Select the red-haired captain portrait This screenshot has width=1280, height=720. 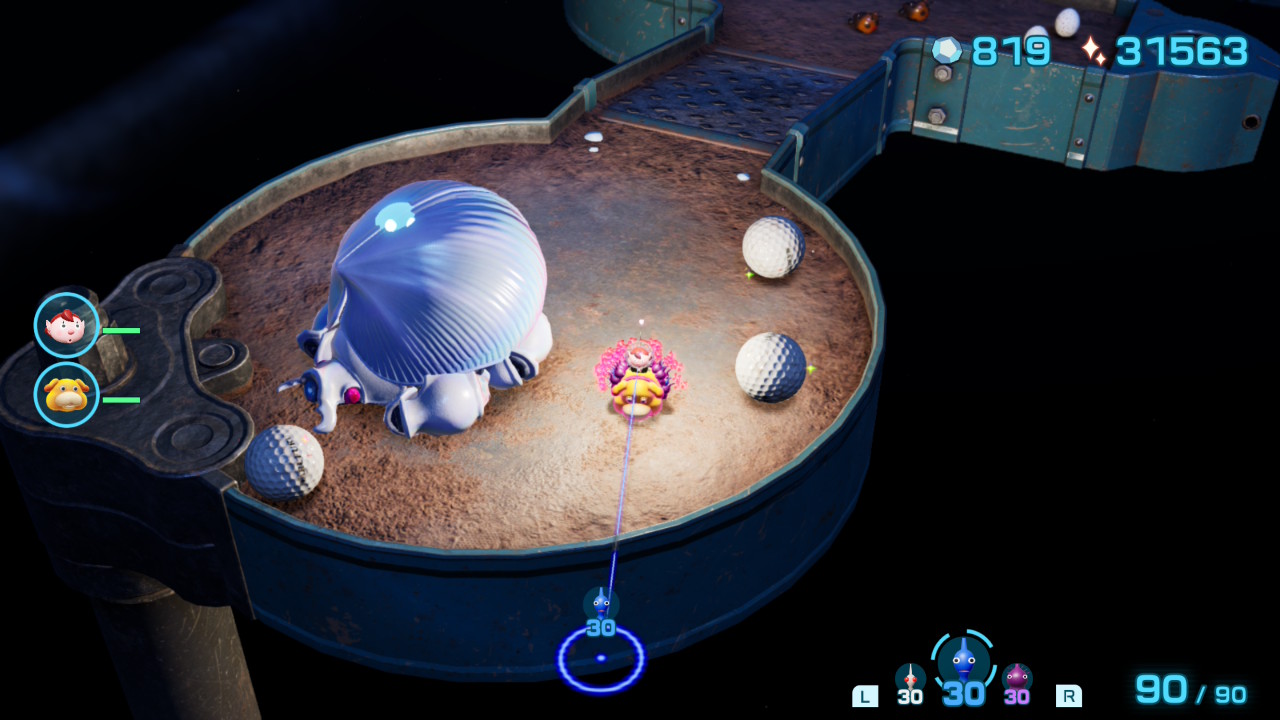(x=66, y=325)
